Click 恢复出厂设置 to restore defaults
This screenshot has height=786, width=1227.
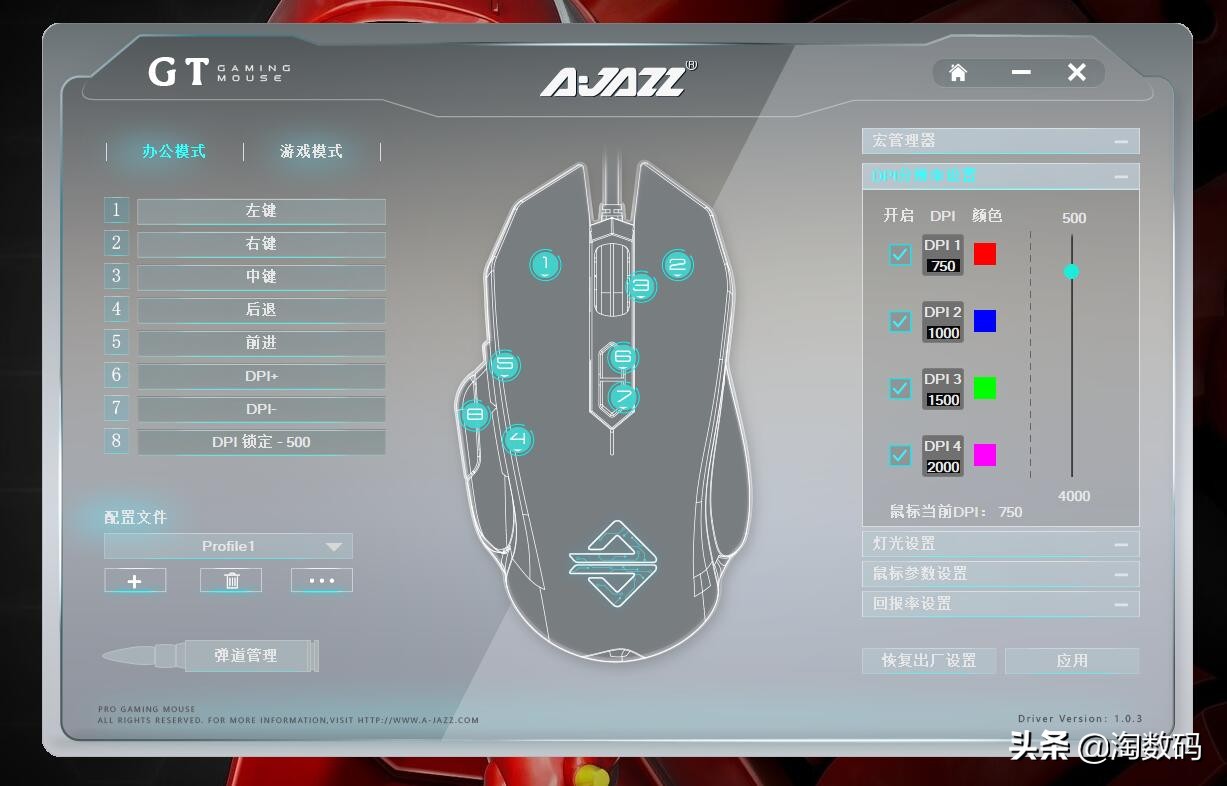click(x=929, y=661)
